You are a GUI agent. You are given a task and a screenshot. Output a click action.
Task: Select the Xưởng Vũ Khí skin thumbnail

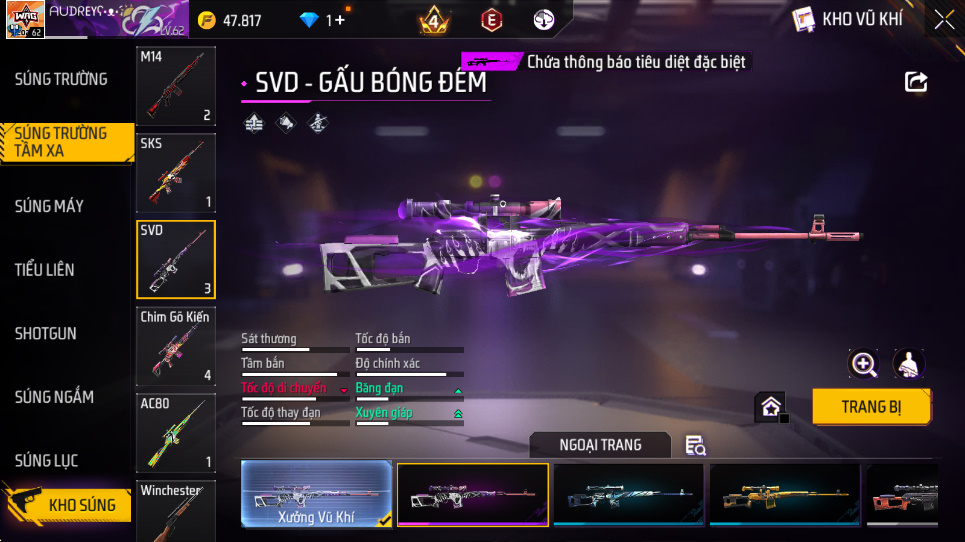coord(316,494)
